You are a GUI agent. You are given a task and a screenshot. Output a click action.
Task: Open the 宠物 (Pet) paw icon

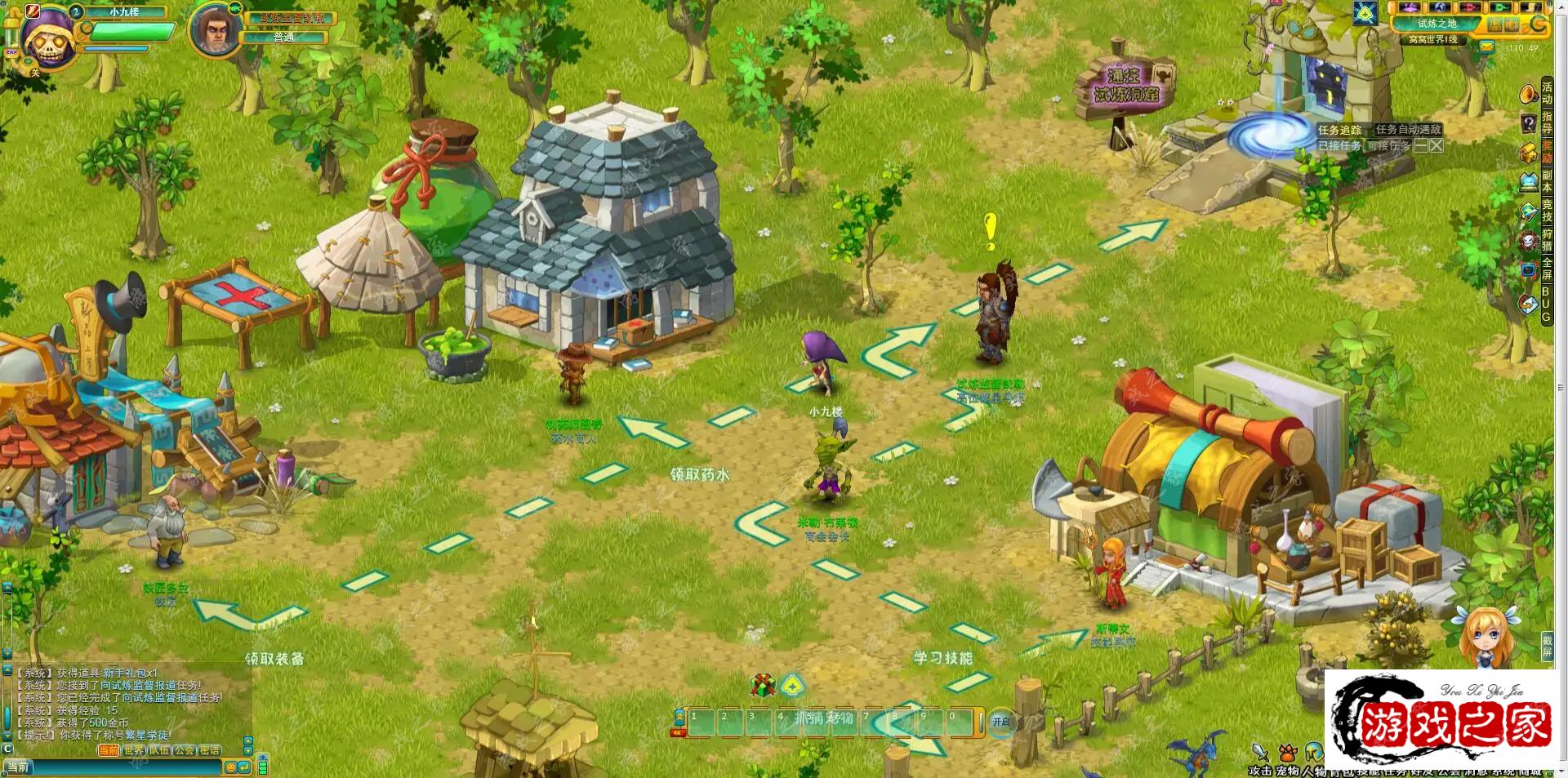[x=1288, y=753]
